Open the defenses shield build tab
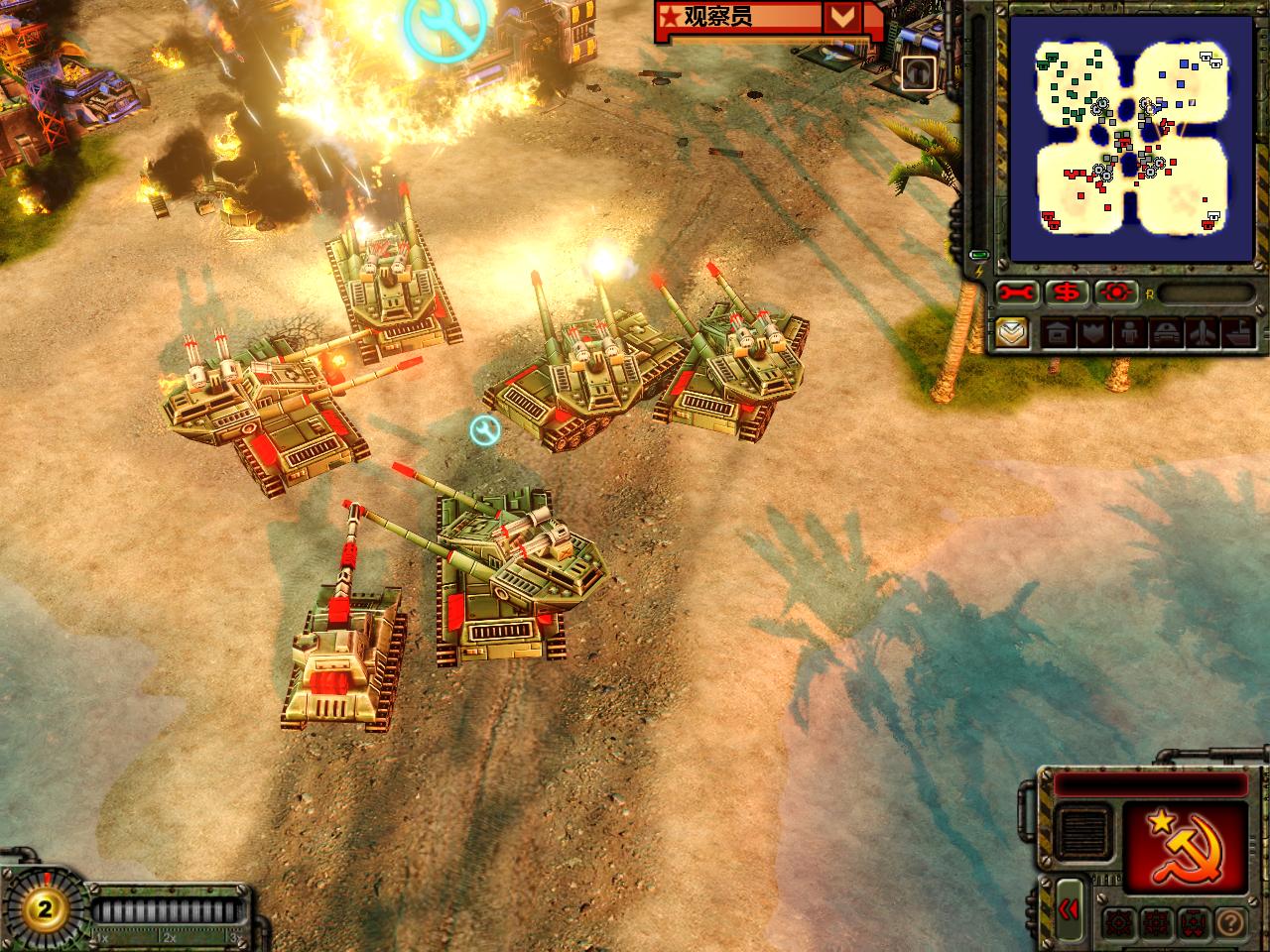 pyautogui.click(x=1092, y=334)
